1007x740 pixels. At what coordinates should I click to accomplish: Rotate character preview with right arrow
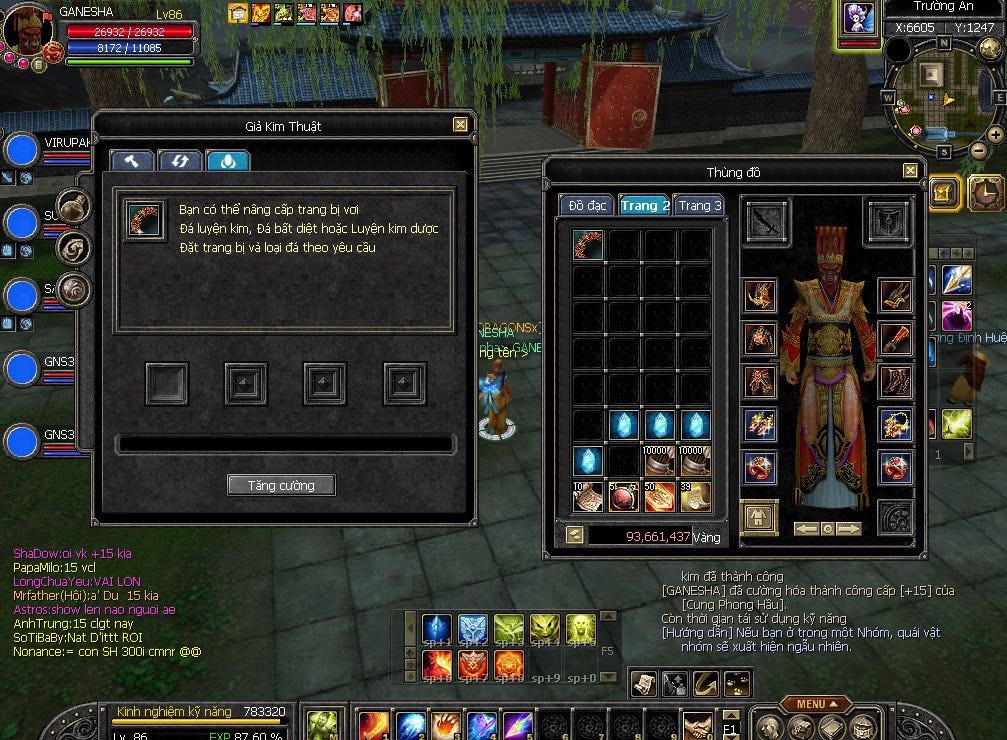849,529
